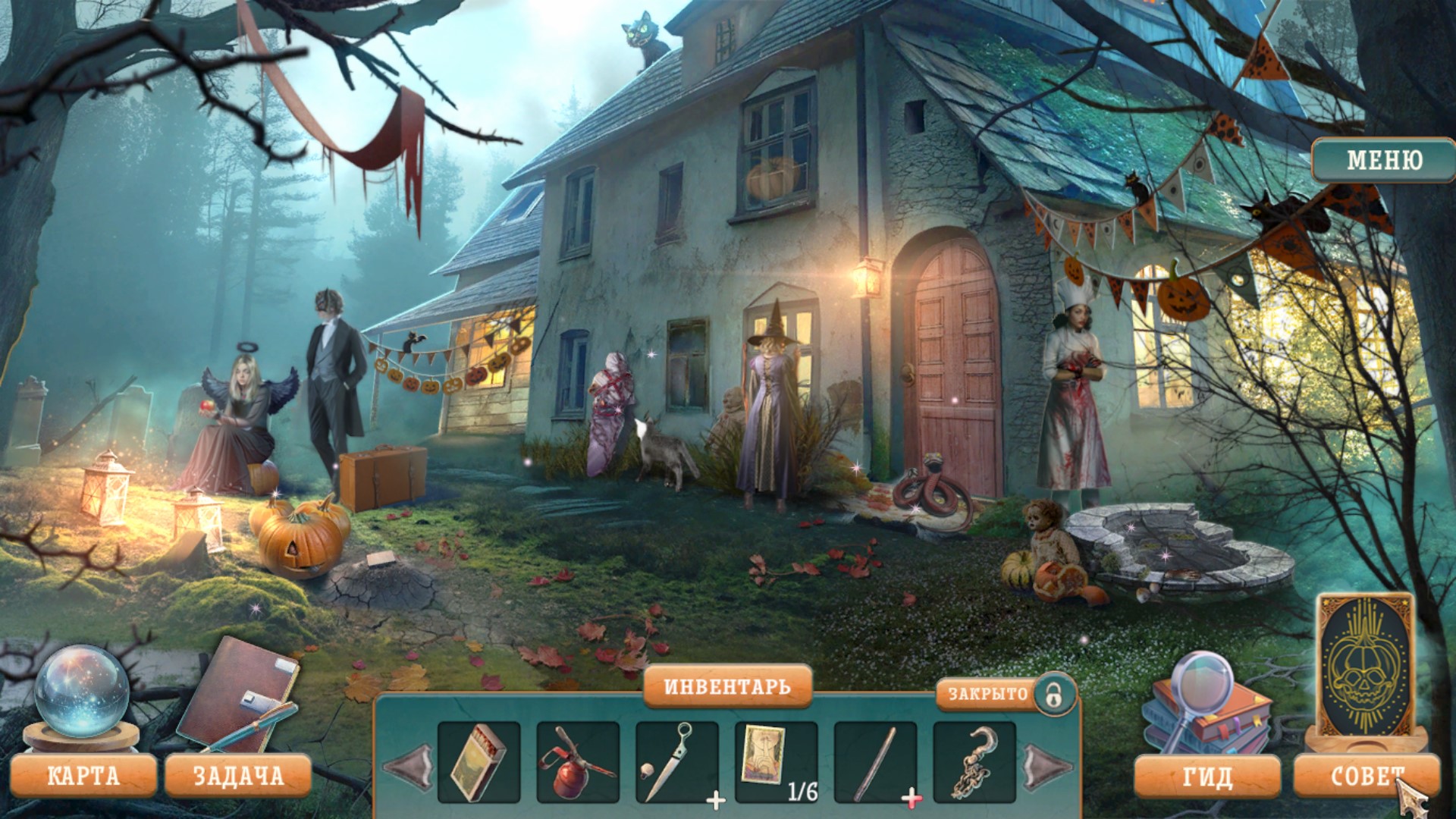Select the red oil can slot
The width and height of the screenshot is (1456, 819).
click(x=577, y=762)
